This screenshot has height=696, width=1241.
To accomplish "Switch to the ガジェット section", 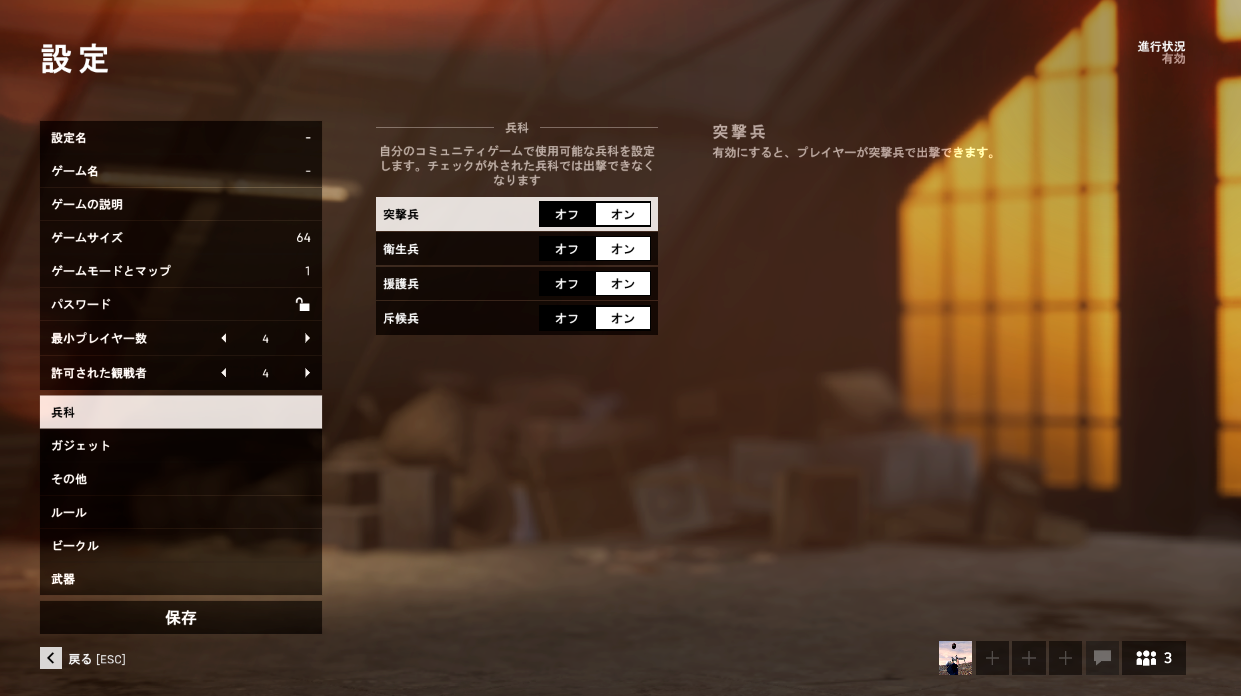I will pos(180,446).
